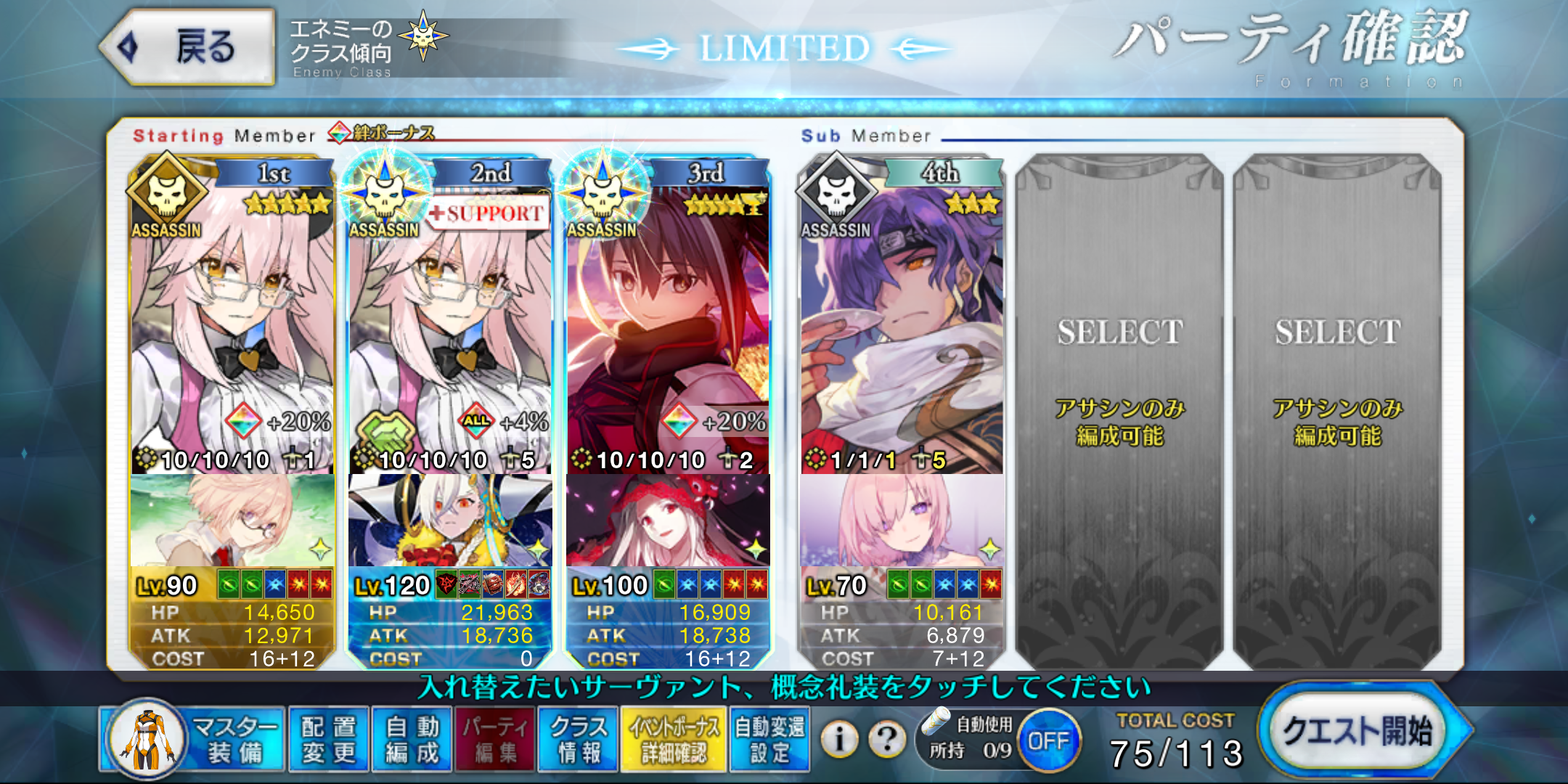Image resolution: width=1568 pixels, height=784 pixels.
Task: Go back with the 戻る button
Action: (189, 48)
